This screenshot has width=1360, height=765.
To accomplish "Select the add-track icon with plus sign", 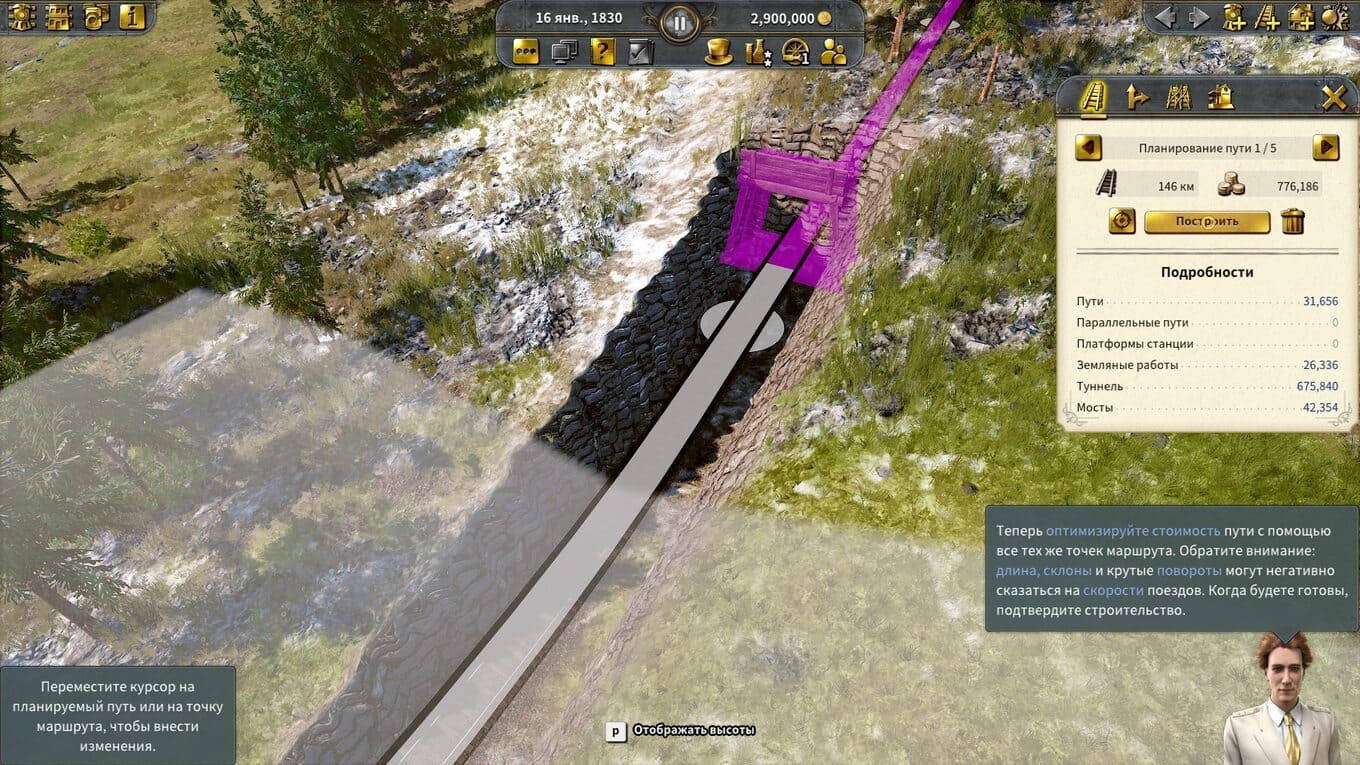I will click(x=1267, y=17).
